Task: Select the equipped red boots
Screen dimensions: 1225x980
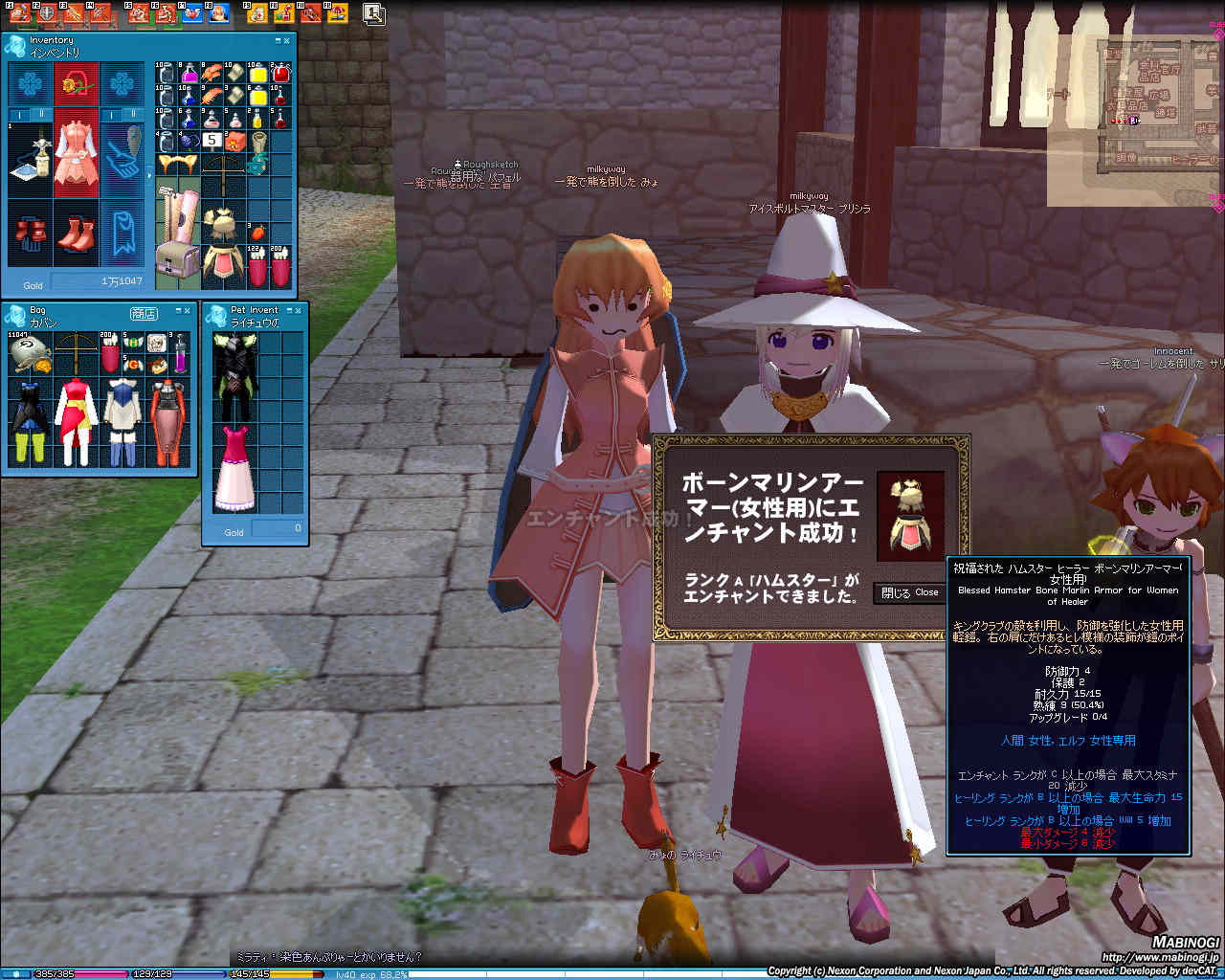Action: coord(77,234)
